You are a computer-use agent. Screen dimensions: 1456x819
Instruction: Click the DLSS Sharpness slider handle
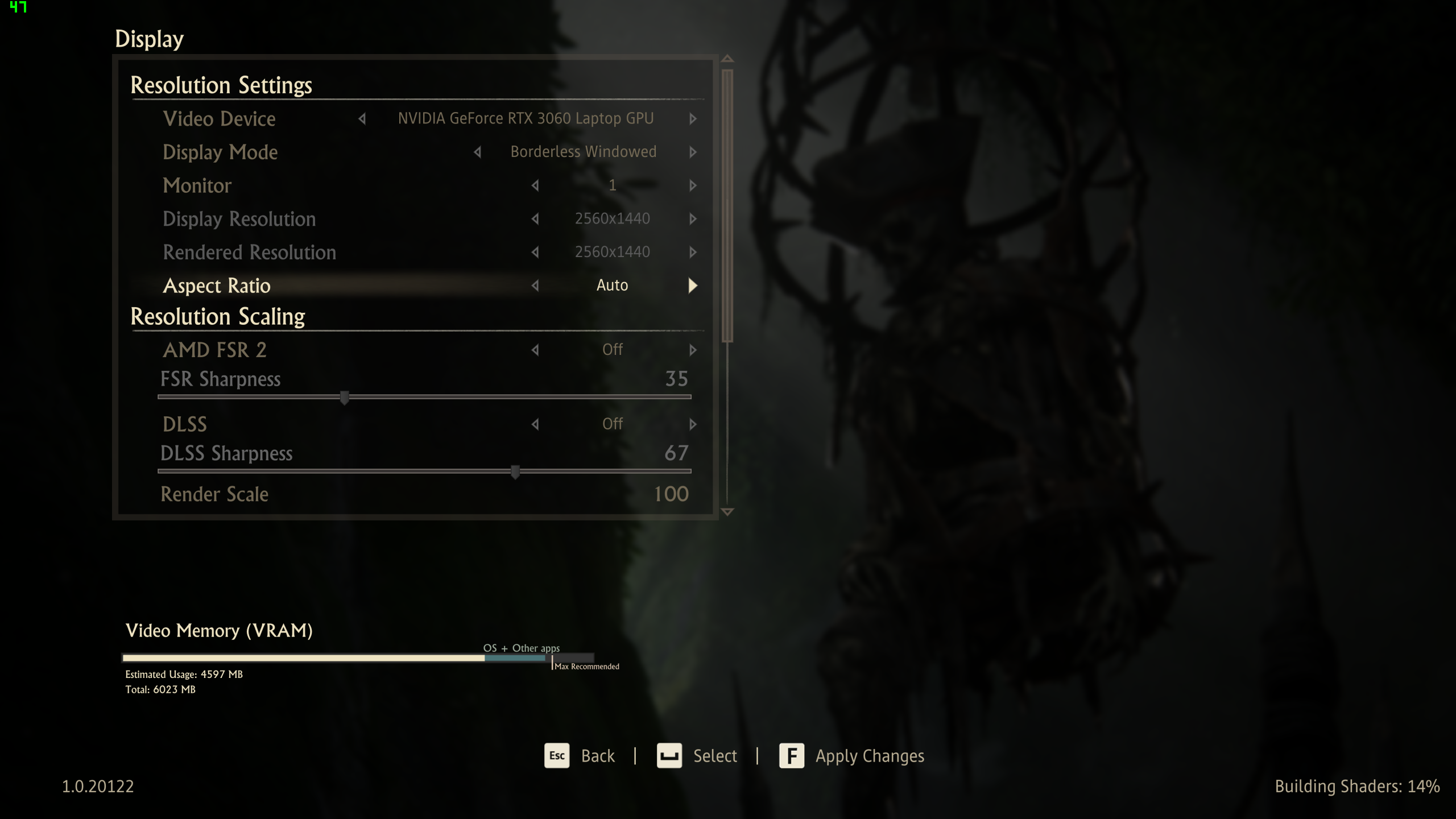point(515,471)
